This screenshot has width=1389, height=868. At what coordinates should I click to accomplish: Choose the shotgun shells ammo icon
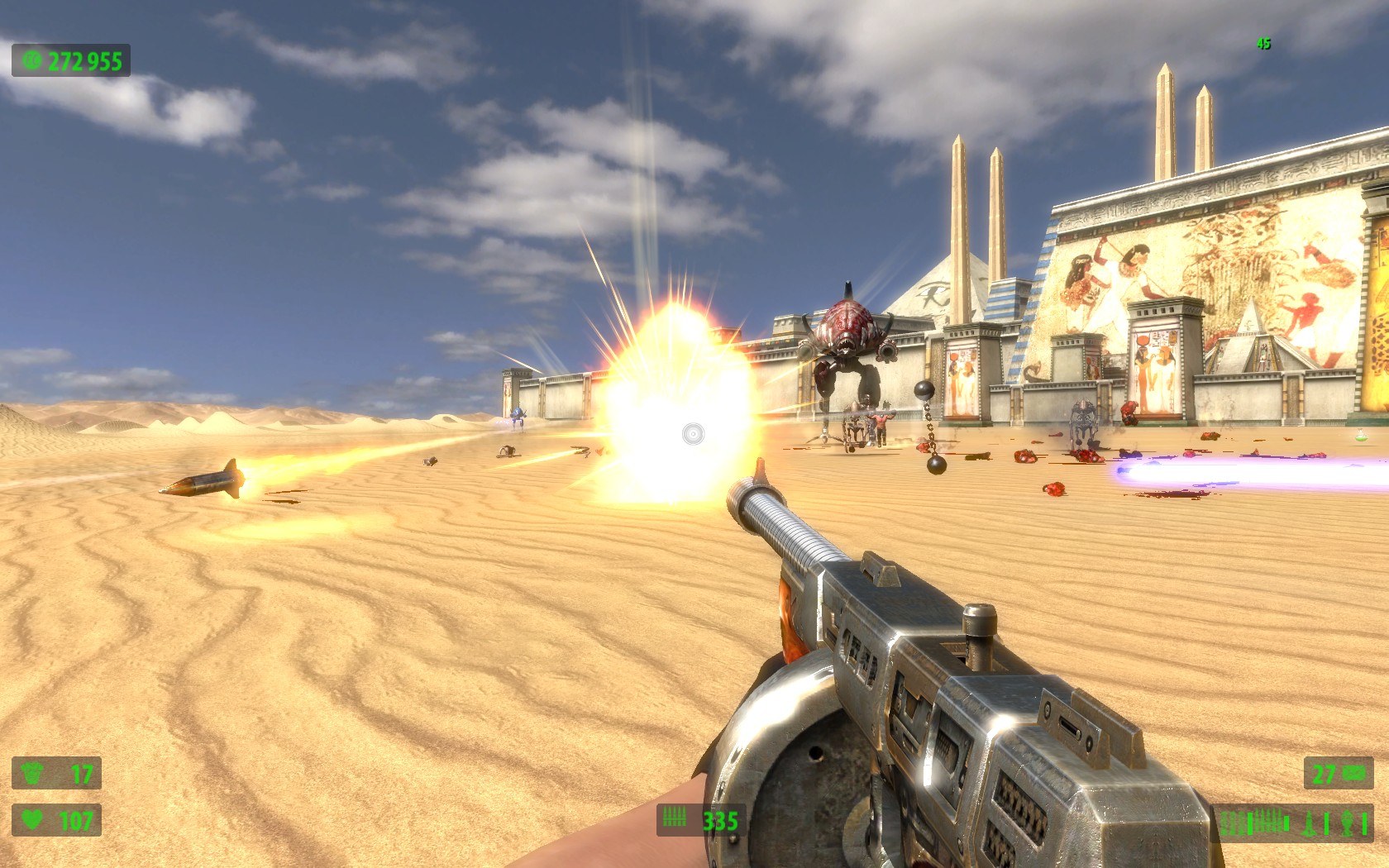click(x=1232, y=823)
